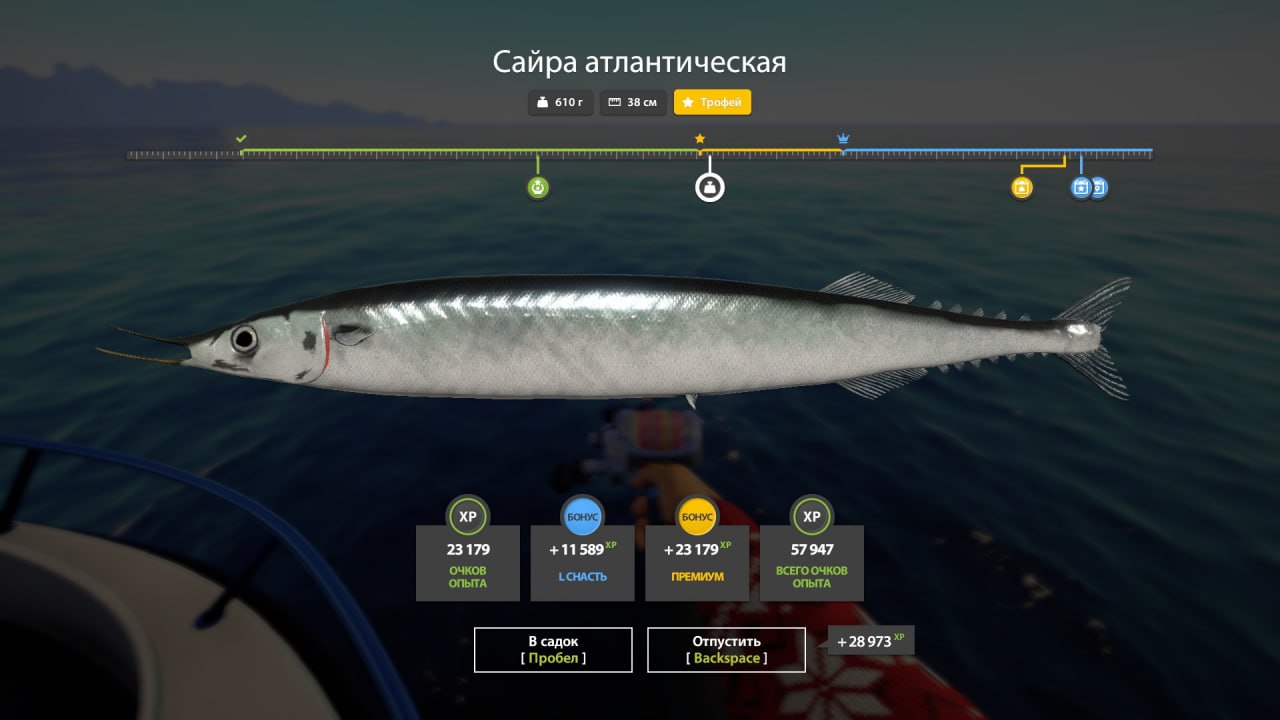
Task: Click the blue БОНУС circle above L снасть
Action: pos(582,517)
